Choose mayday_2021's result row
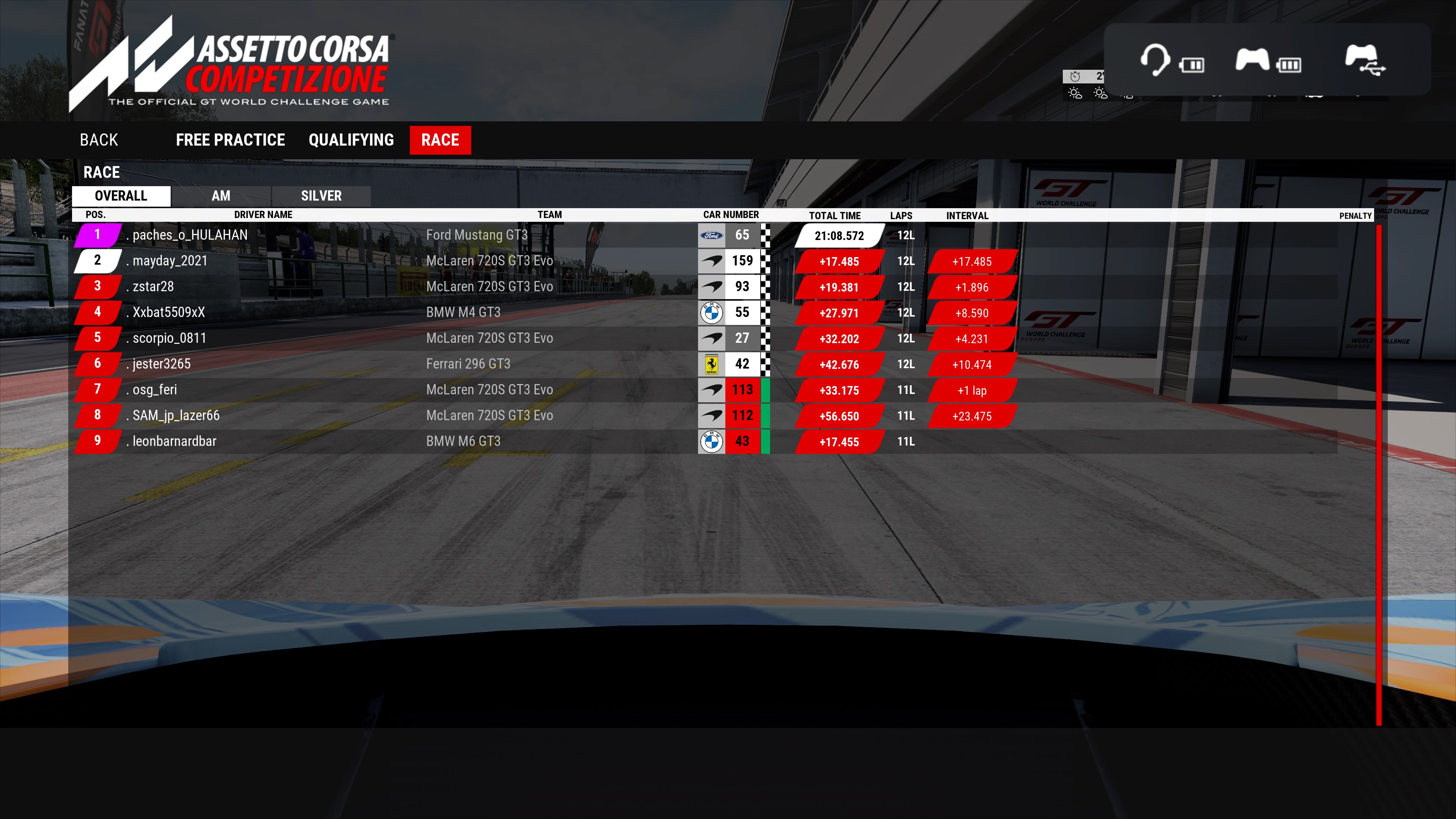The height and width of the screenshot is (819, 1456). coord(169,261)
